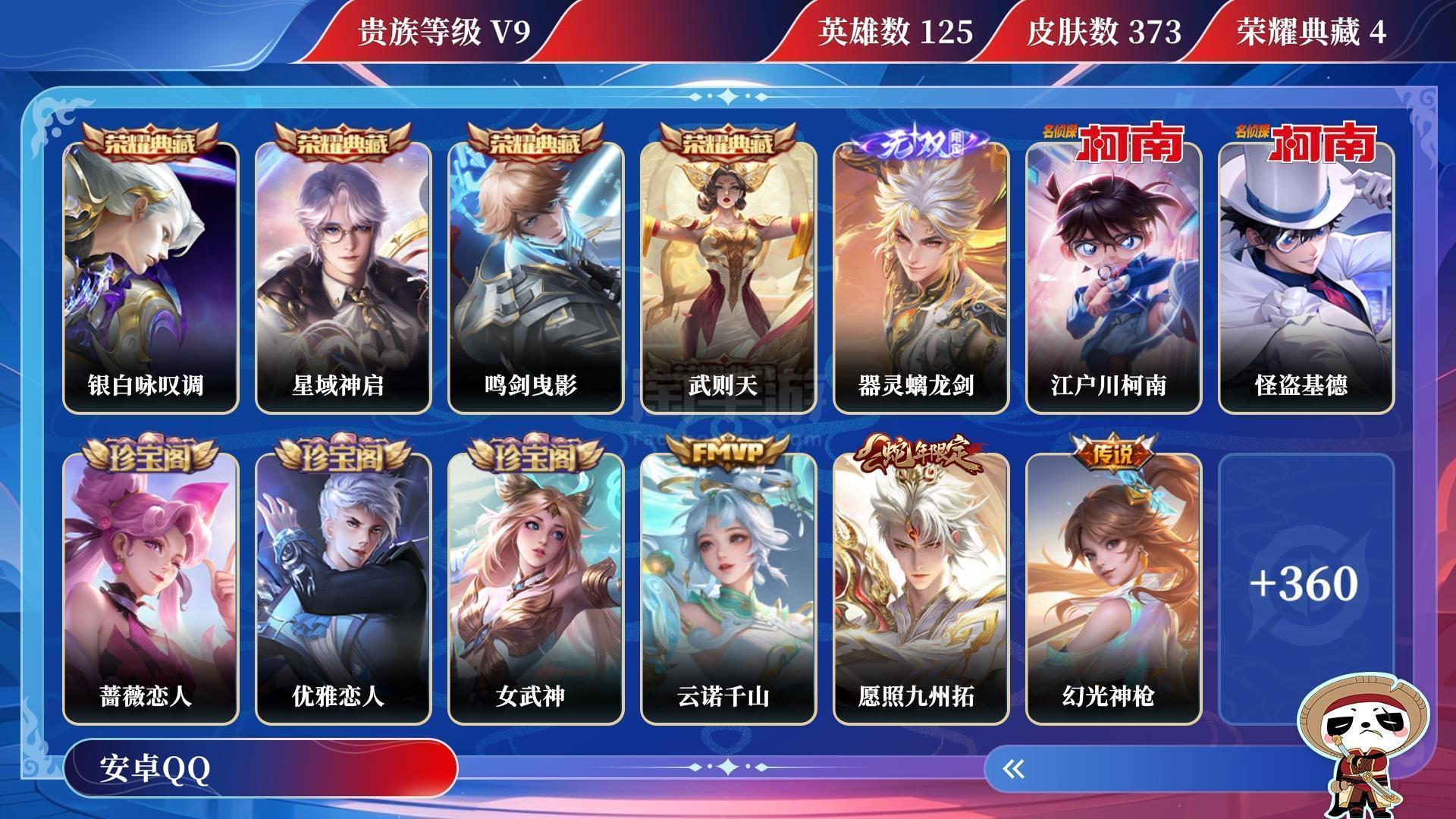Open the 鸣剑曳影 skin thumbnail
The width and height of the screenshot is (1456, 819).
coord(534,273)
